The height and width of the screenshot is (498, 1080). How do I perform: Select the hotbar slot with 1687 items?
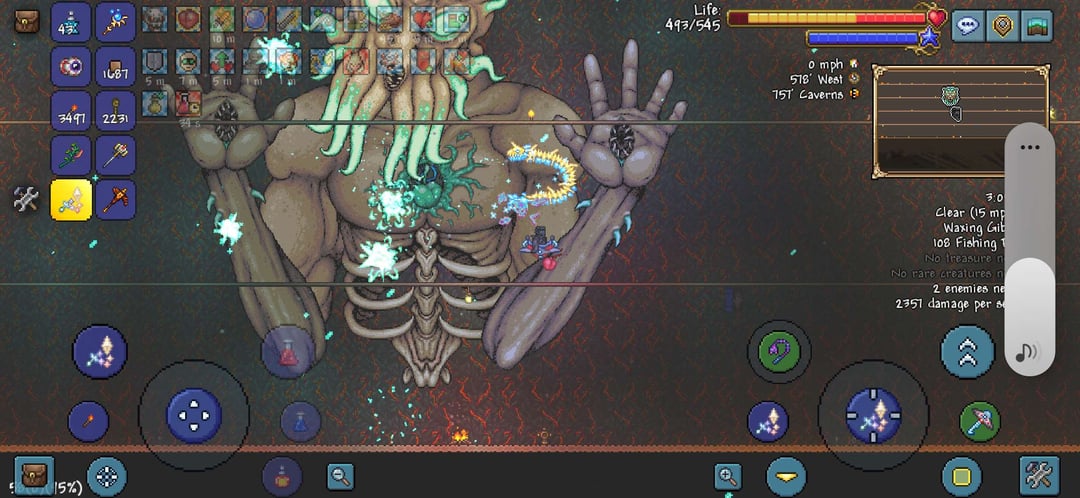[116, 67]
